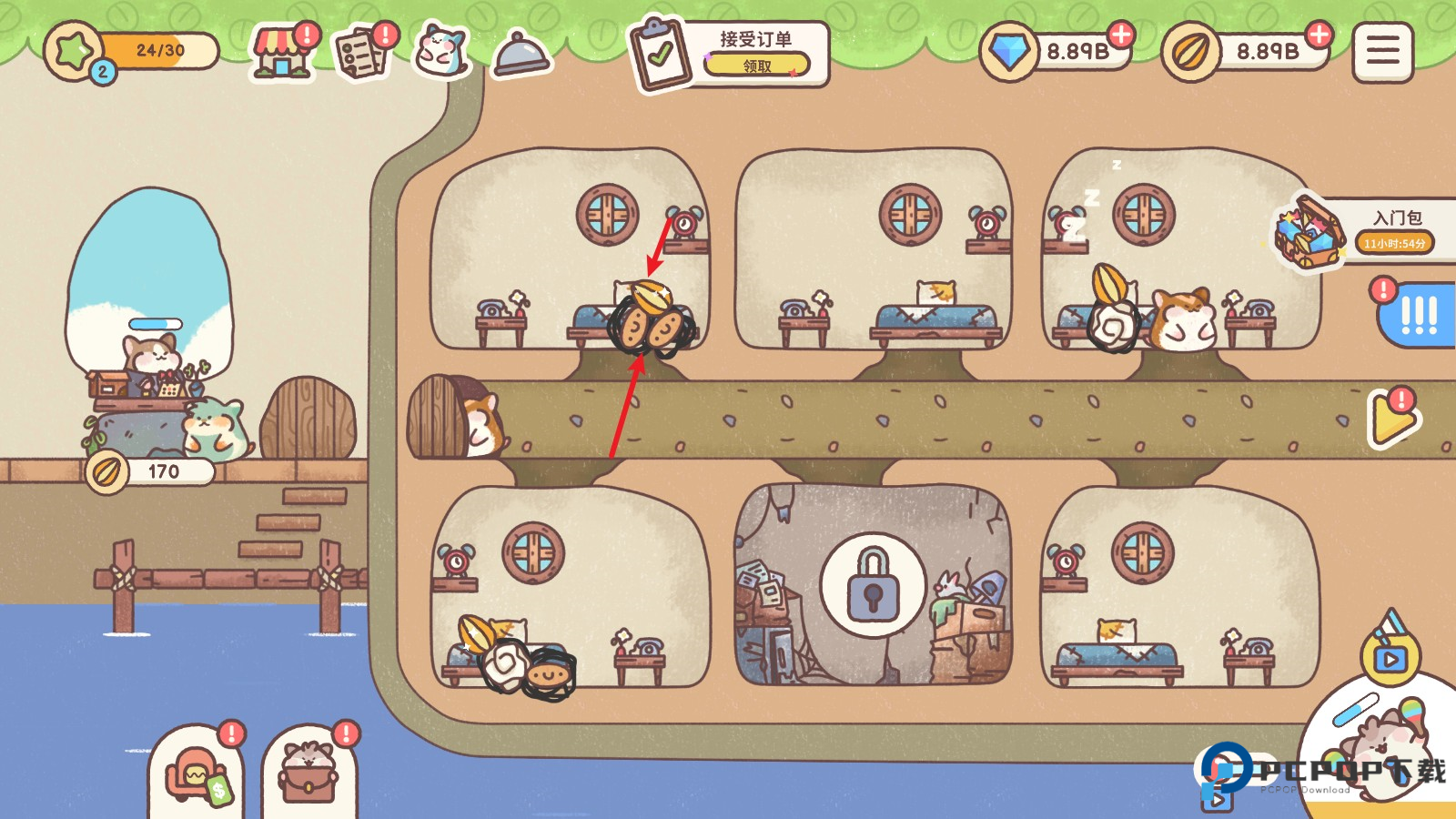
Task: Tap the silver serving dish icon
Action: click(521, 55)
